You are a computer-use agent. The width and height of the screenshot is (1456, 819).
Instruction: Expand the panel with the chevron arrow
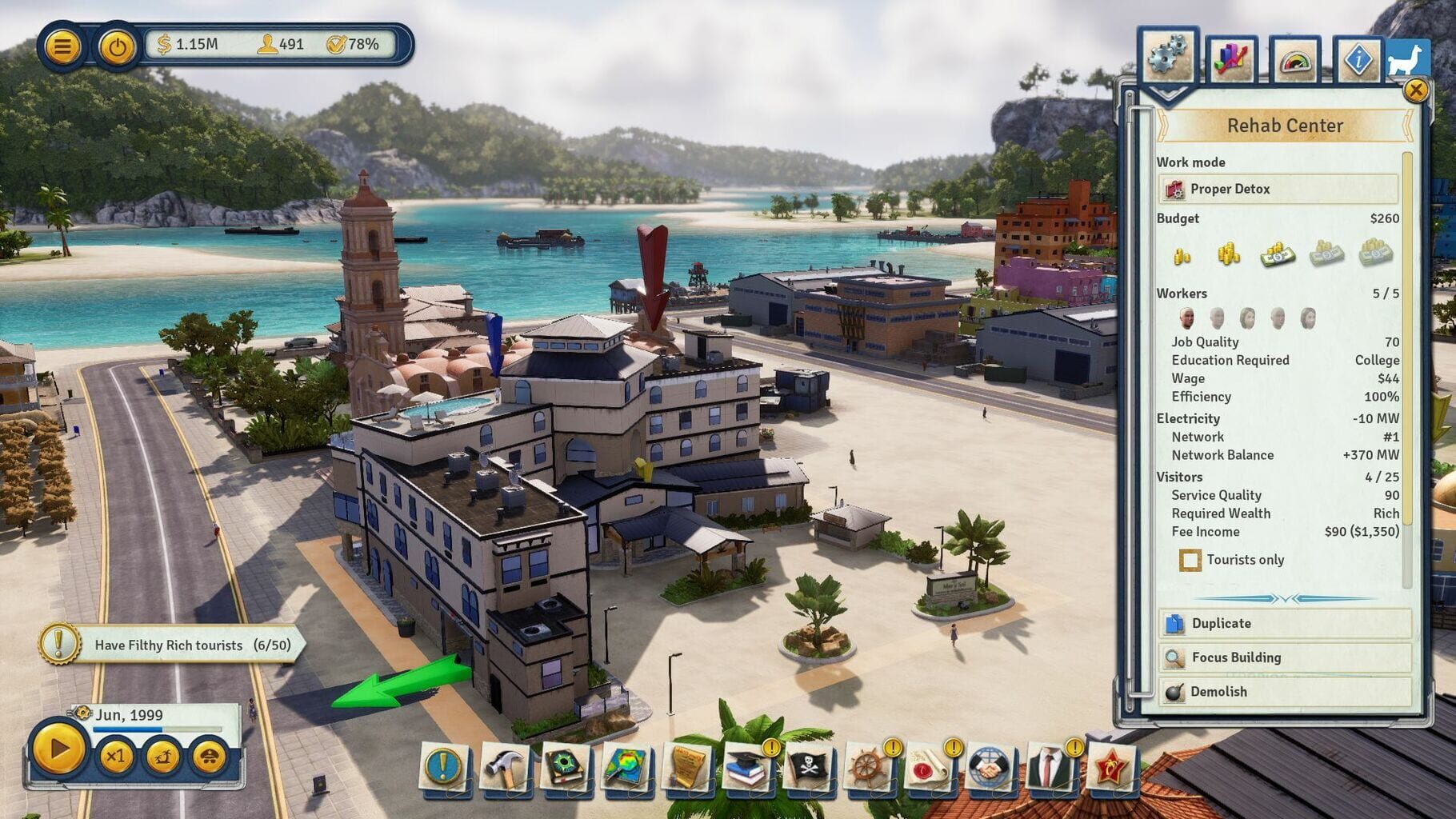coord(1167,95)
